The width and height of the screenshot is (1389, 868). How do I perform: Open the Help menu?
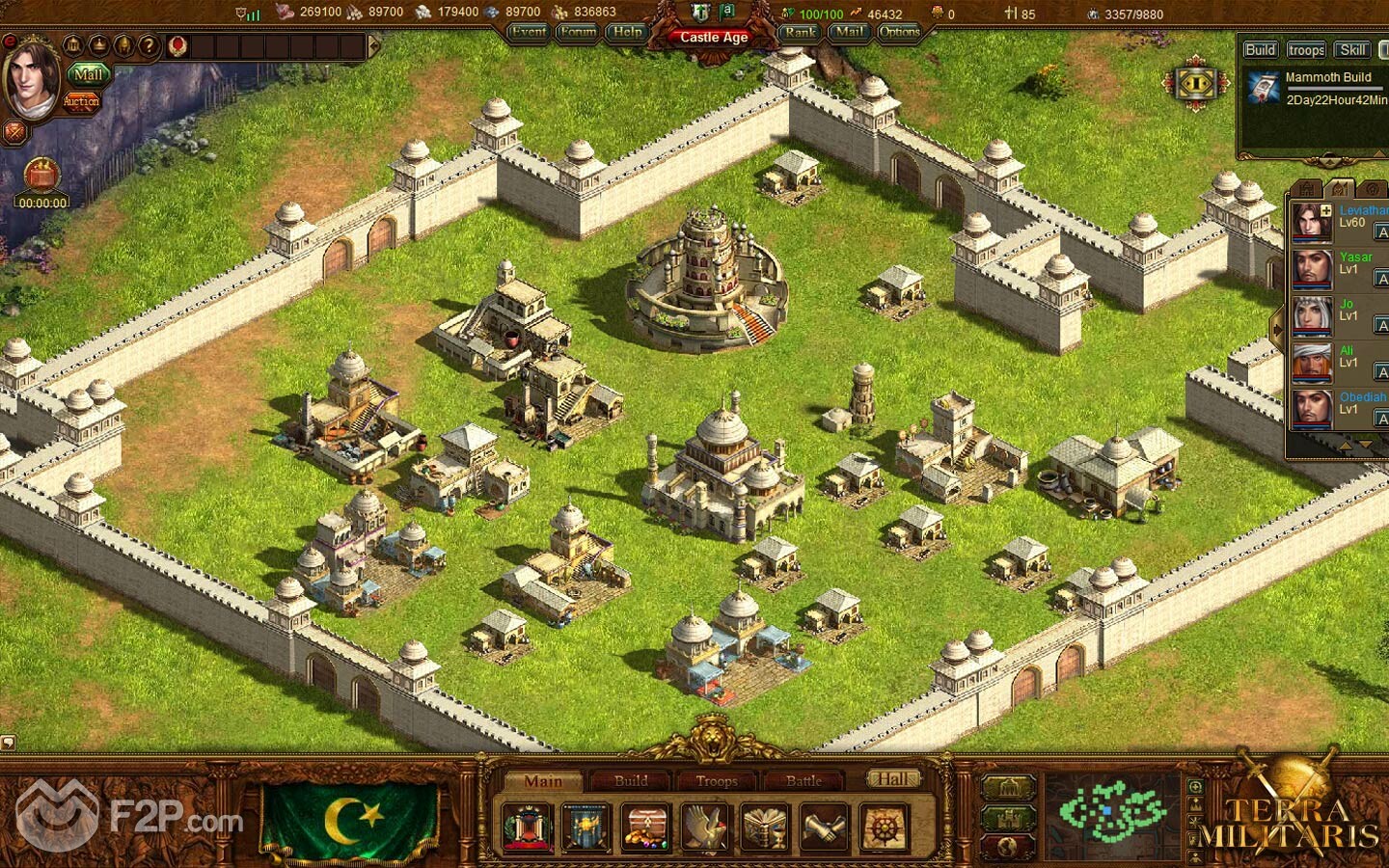tap(628, 32)
